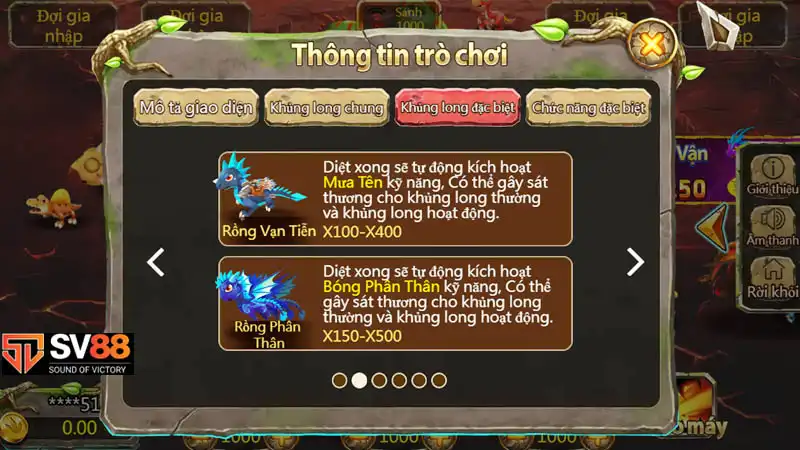The height and width of the screenshot is (450, 800).
Task: Open the Khủng long chung tab
Action: pyautogui.click(x=325, y=108)
